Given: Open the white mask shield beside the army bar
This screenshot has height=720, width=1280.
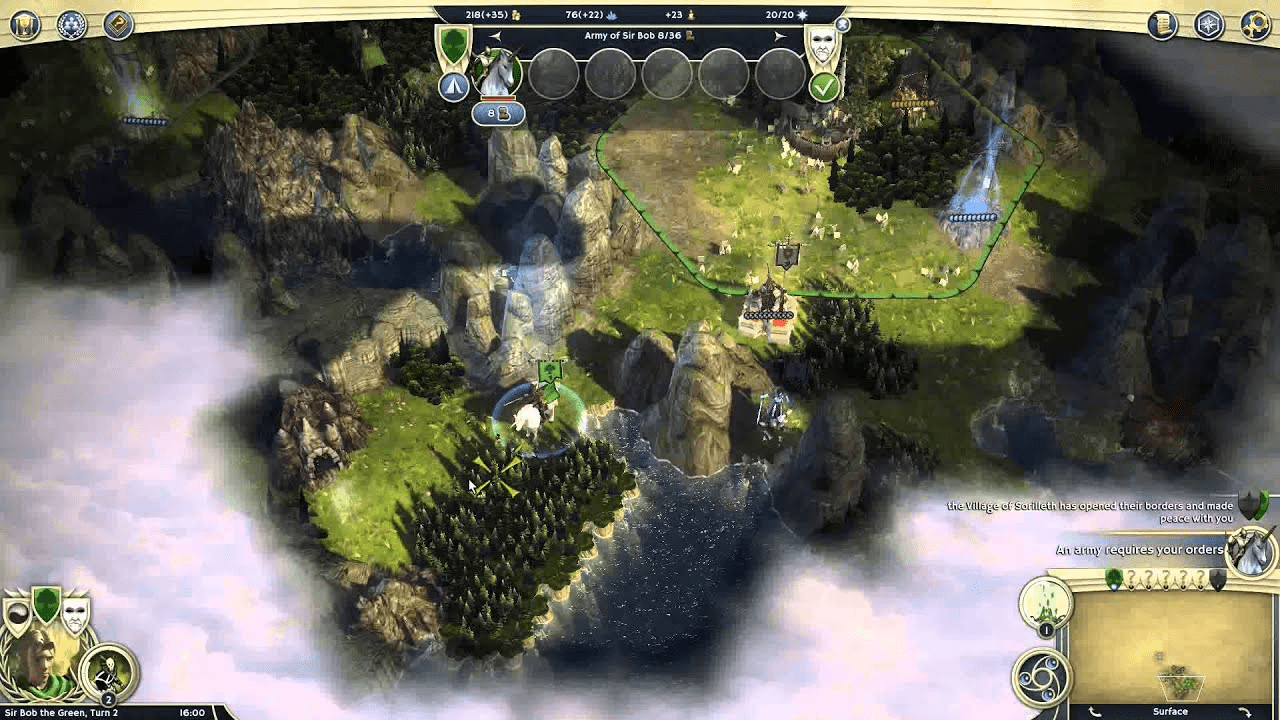Looking at the screenshot, I should click(822, 45).
